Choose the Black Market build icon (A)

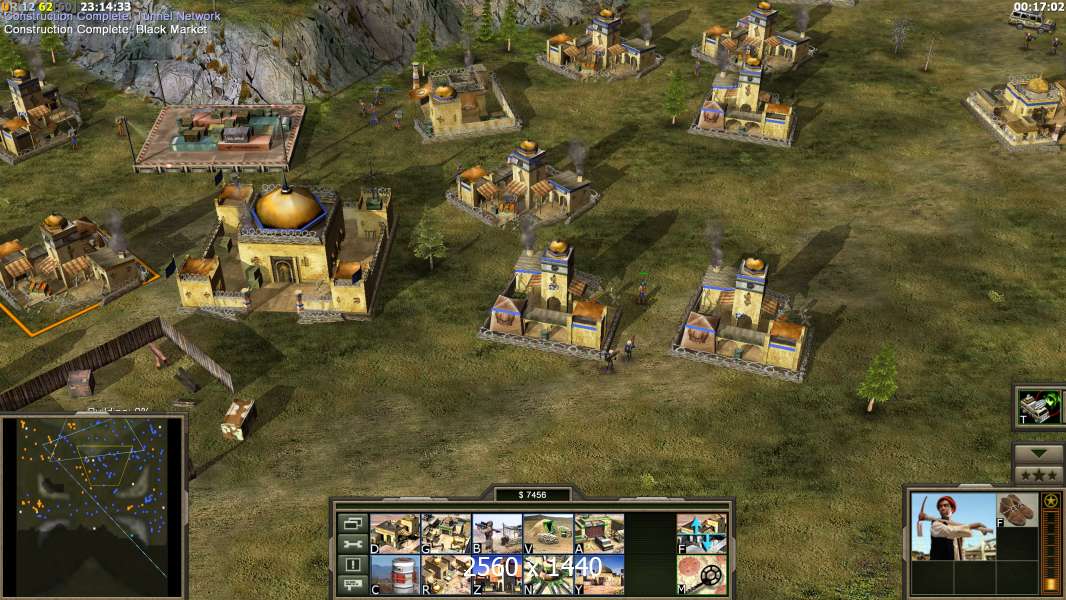(x=599, y=533)
